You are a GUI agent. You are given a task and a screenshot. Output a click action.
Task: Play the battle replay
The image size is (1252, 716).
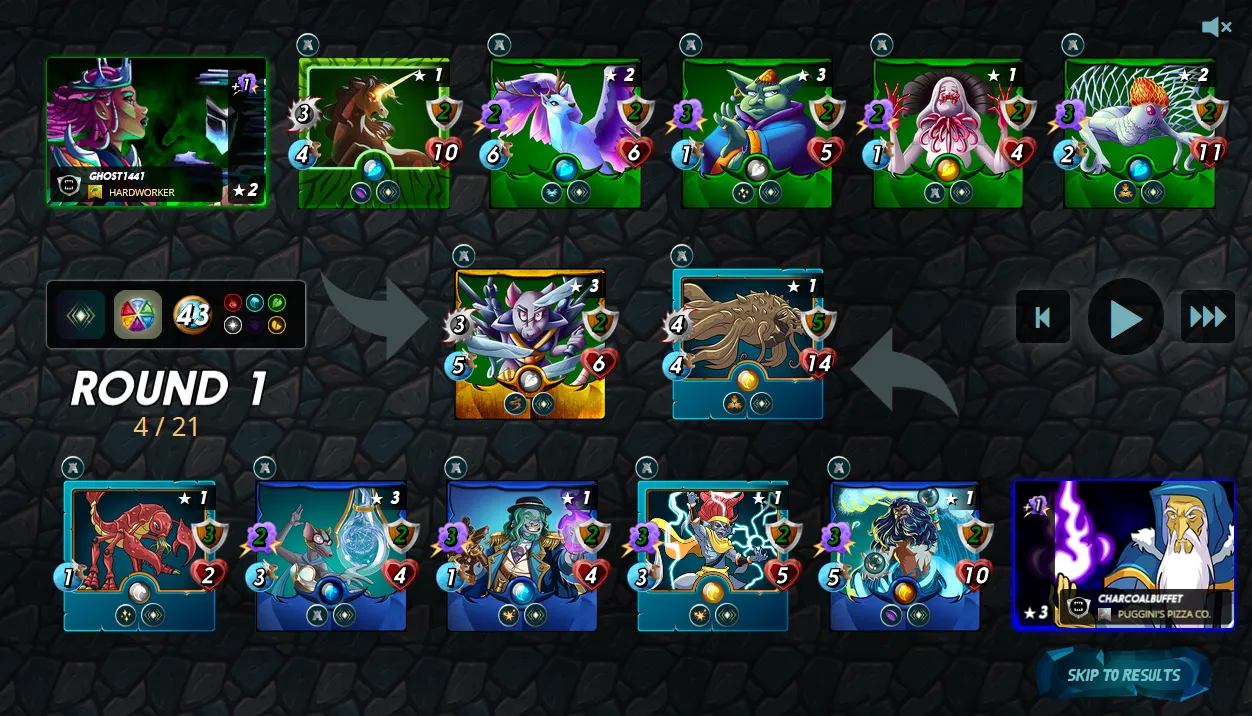pyautogui.click(x=1125, y=318)
